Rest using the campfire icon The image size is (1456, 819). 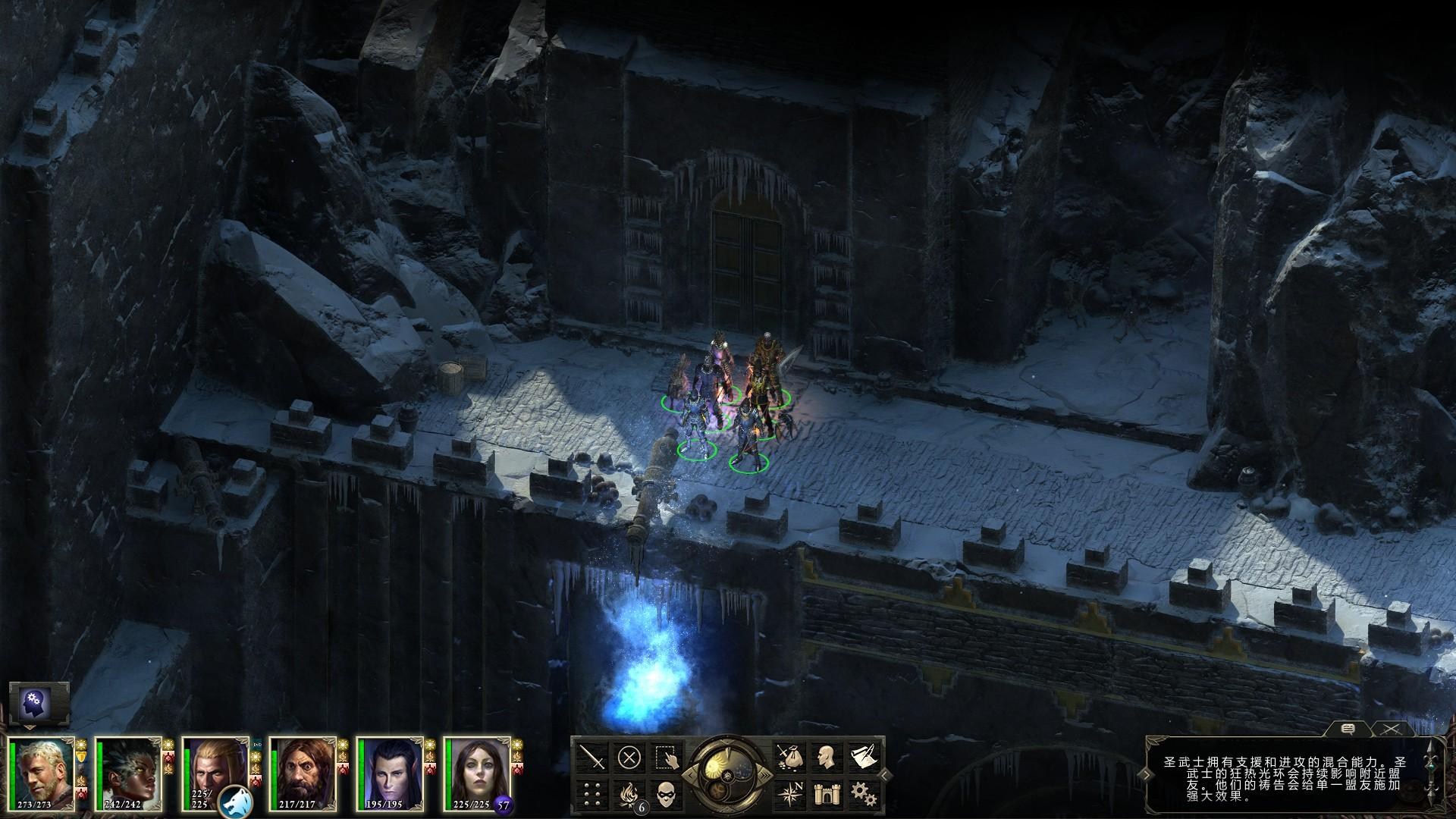point(629,794)
